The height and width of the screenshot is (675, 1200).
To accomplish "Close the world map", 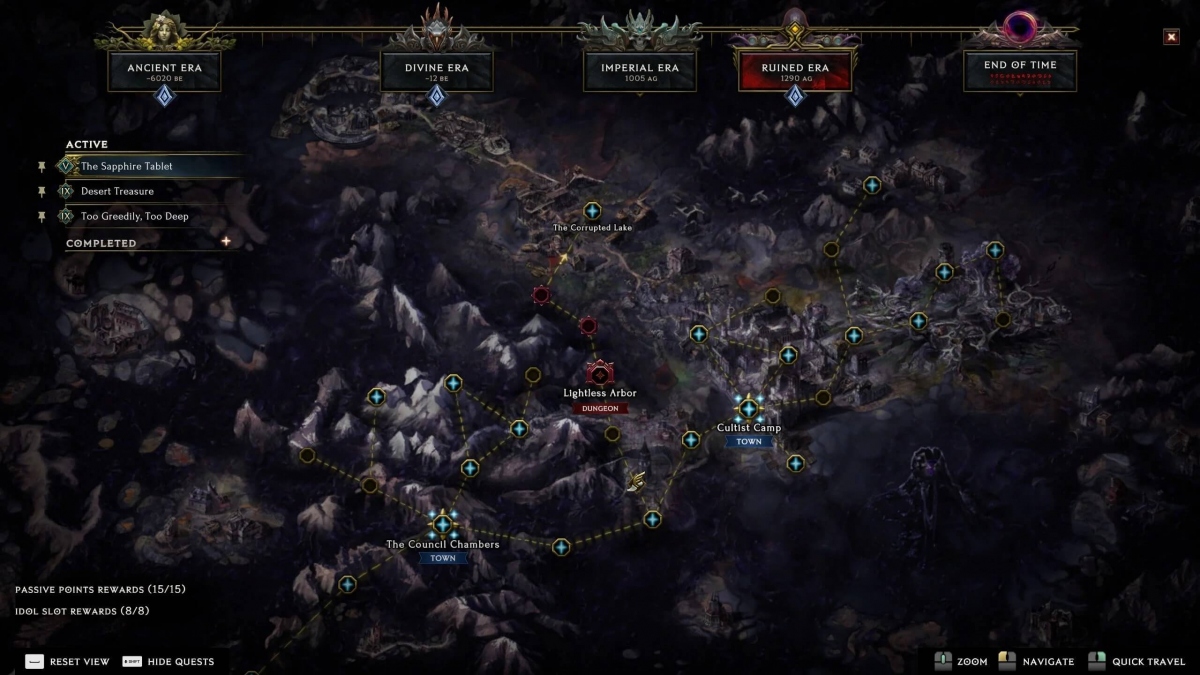I will point(1171,37).
